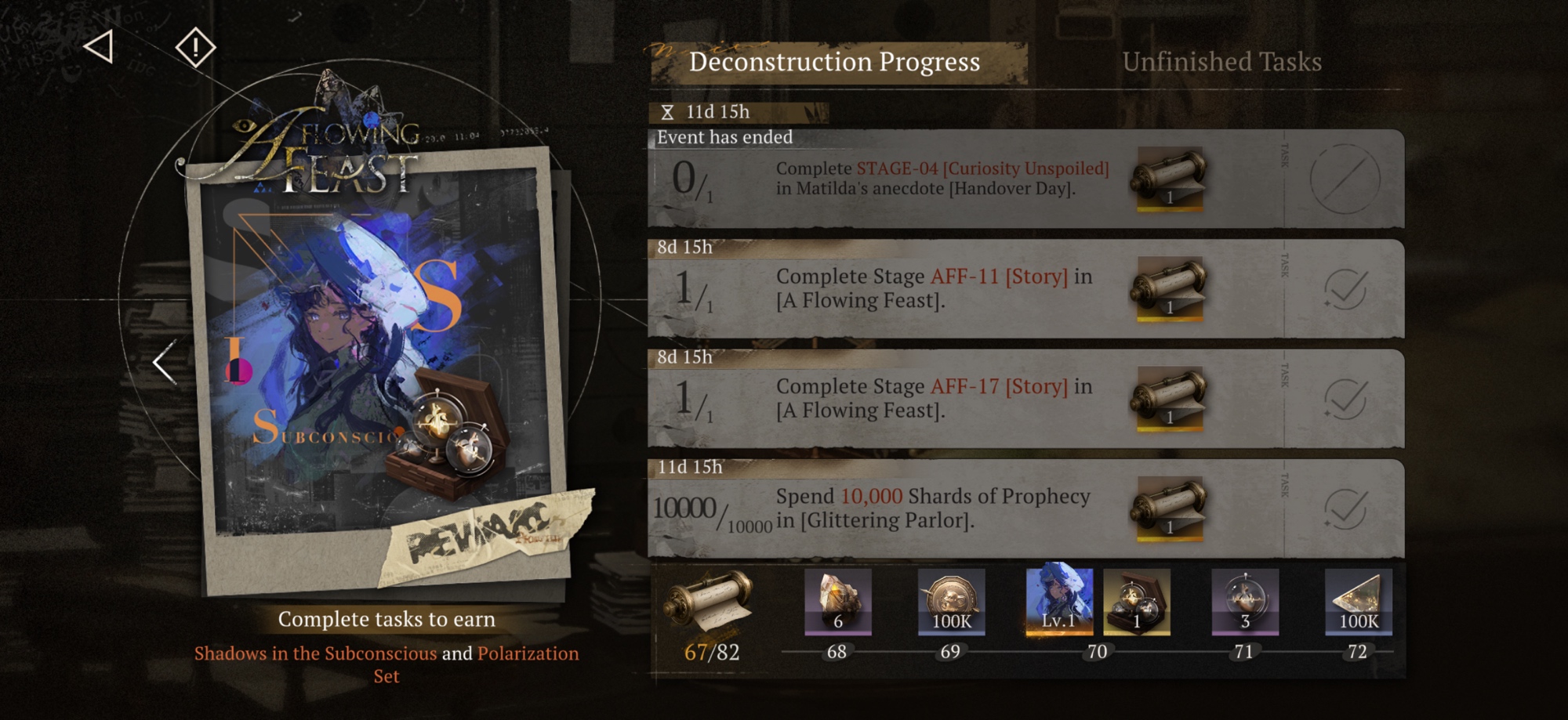Image resolution: width=1568 pixels, height=720 pixels.
Task: Inspect the level 71 orb reward
Action: pos(1245,602)
